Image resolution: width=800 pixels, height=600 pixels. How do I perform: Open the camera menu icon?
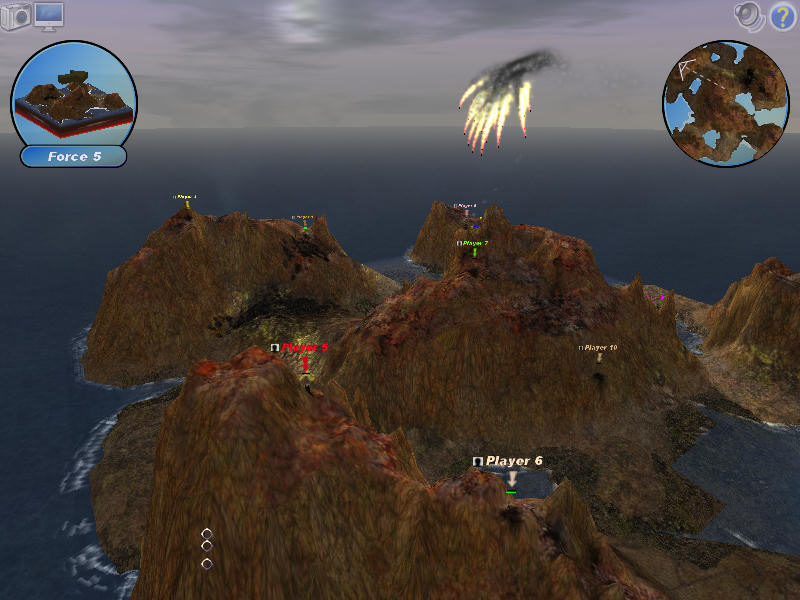point(16,17)
